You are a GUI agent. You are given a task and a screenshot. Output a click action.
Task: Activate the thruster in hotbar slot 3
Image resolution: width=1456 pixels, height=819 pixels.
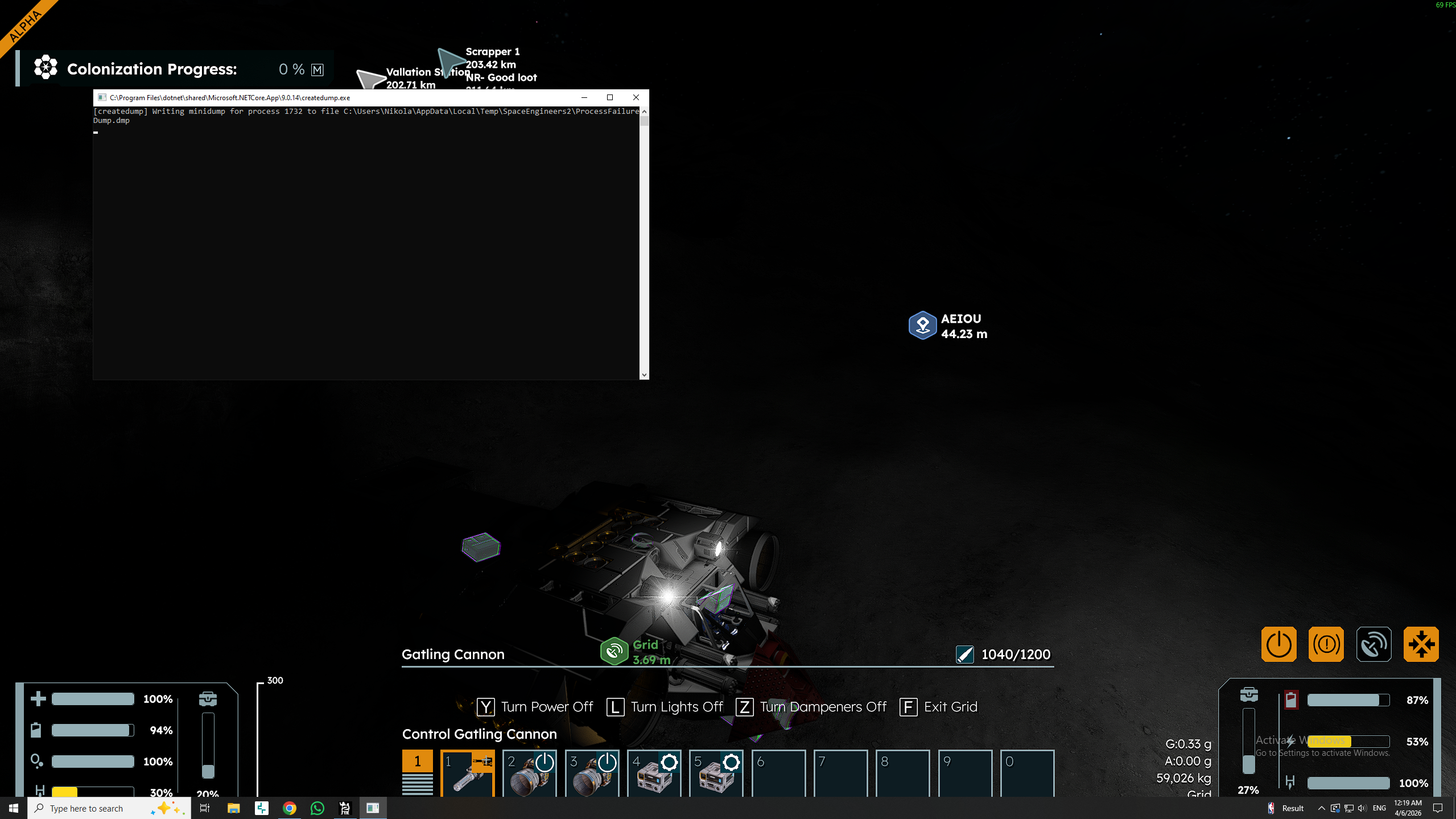tap(592, 773)
